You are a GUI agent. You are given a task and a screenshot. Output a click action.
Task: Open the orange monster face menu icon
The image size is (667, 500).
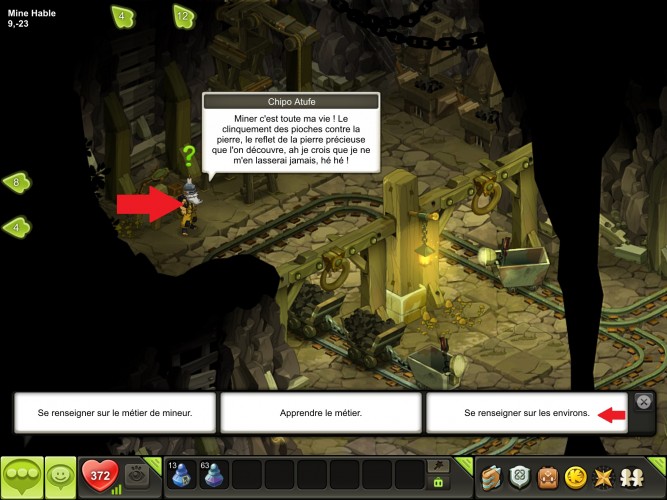pos(548,476)
